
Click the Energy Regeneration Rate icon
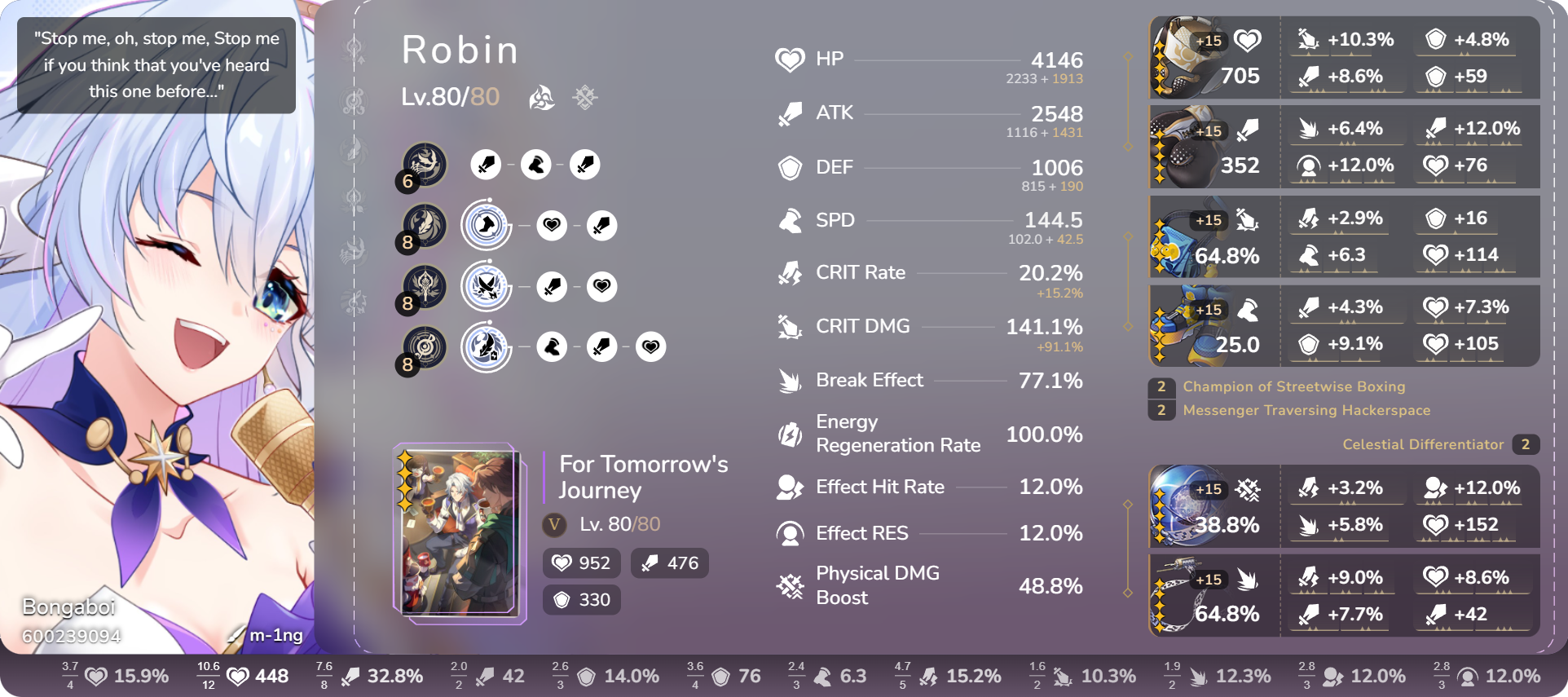790,435
